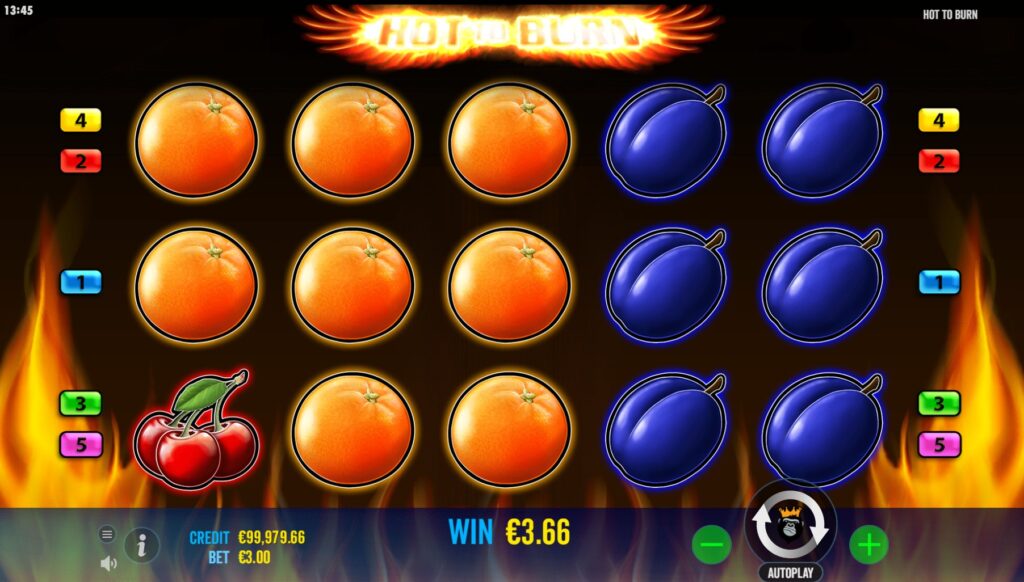Viewport: 1024px width, 582px height.
Task: Highlight payline 1 using the right blue marker
Action: pos(939,282)
